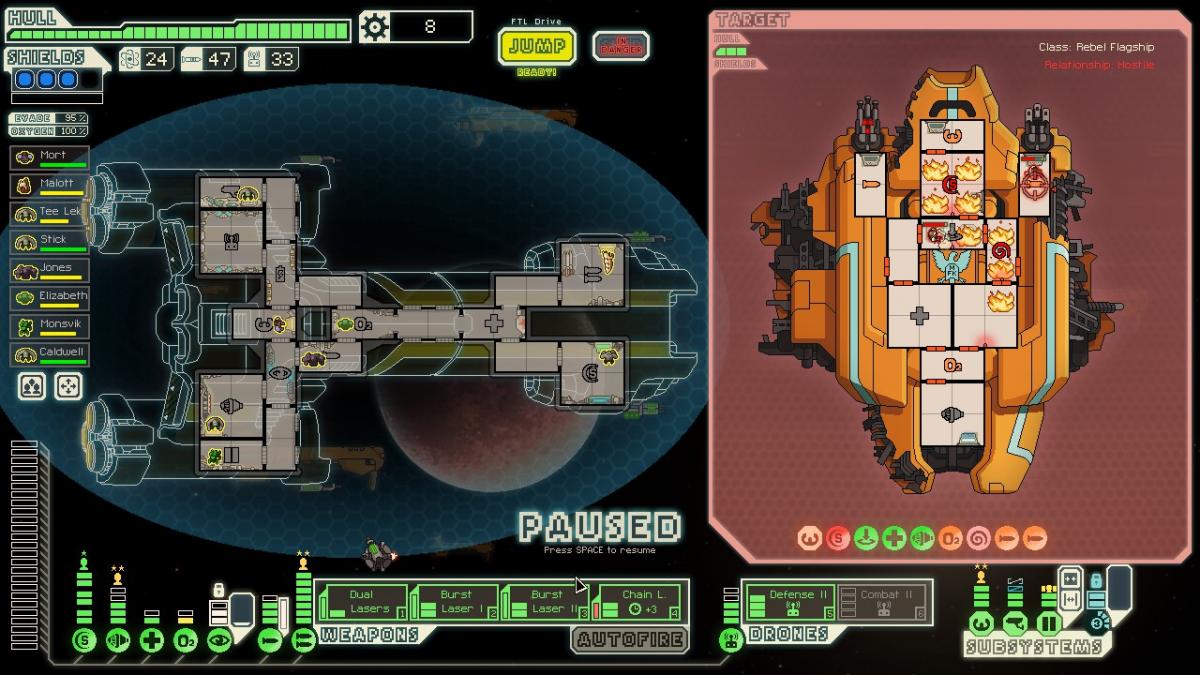Select crew member Elizabeth
1200x675 pixels.
(50, 298)
